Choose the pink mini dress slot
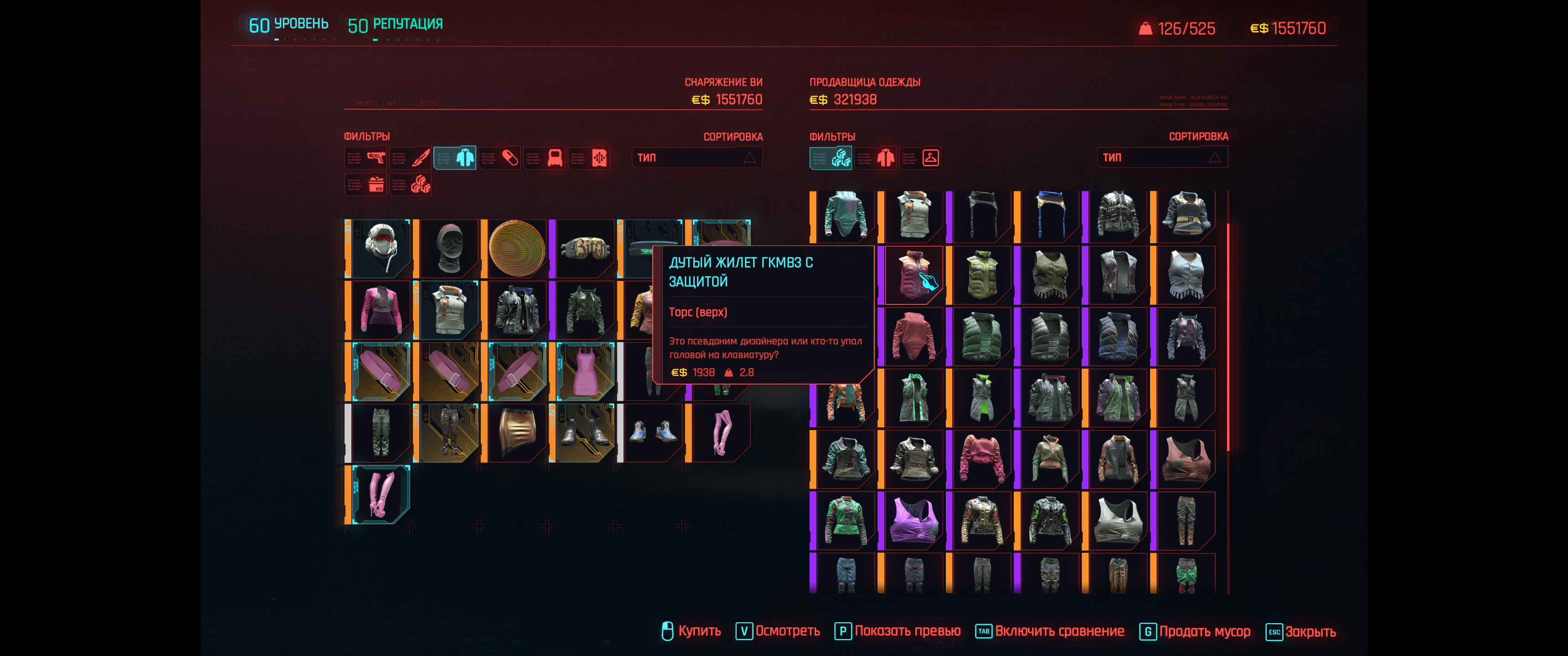The image size is (1568, 656). click(585, 371)
